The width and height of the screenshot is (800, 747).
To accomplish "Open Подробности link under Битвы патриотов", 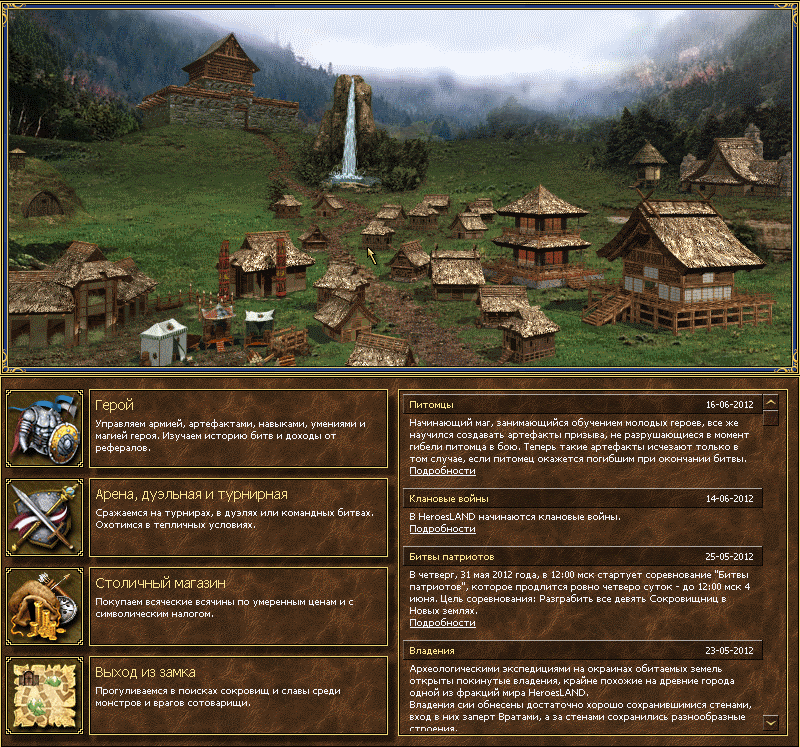I will [x=442, y=622].
